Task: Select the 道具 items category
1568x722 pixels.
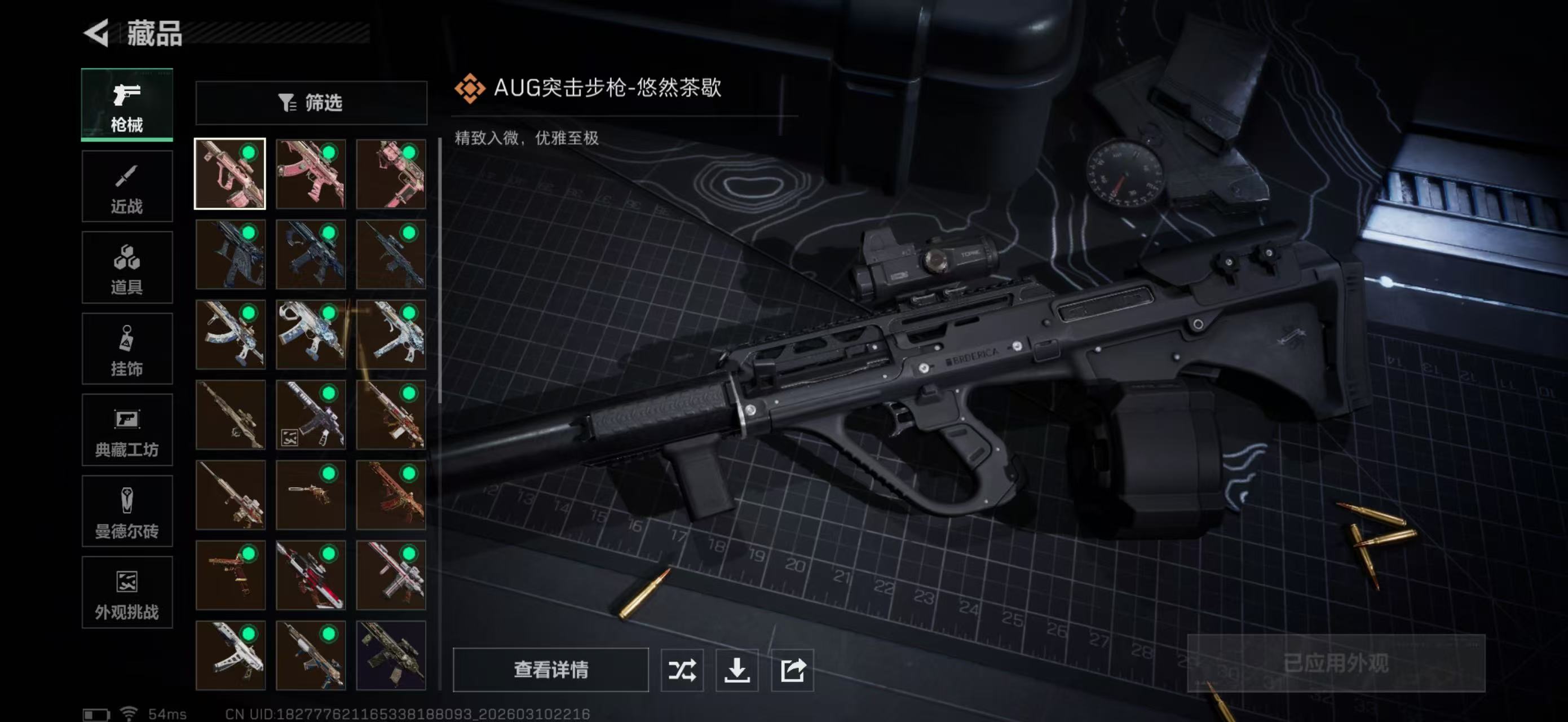Action: point(127,267)
